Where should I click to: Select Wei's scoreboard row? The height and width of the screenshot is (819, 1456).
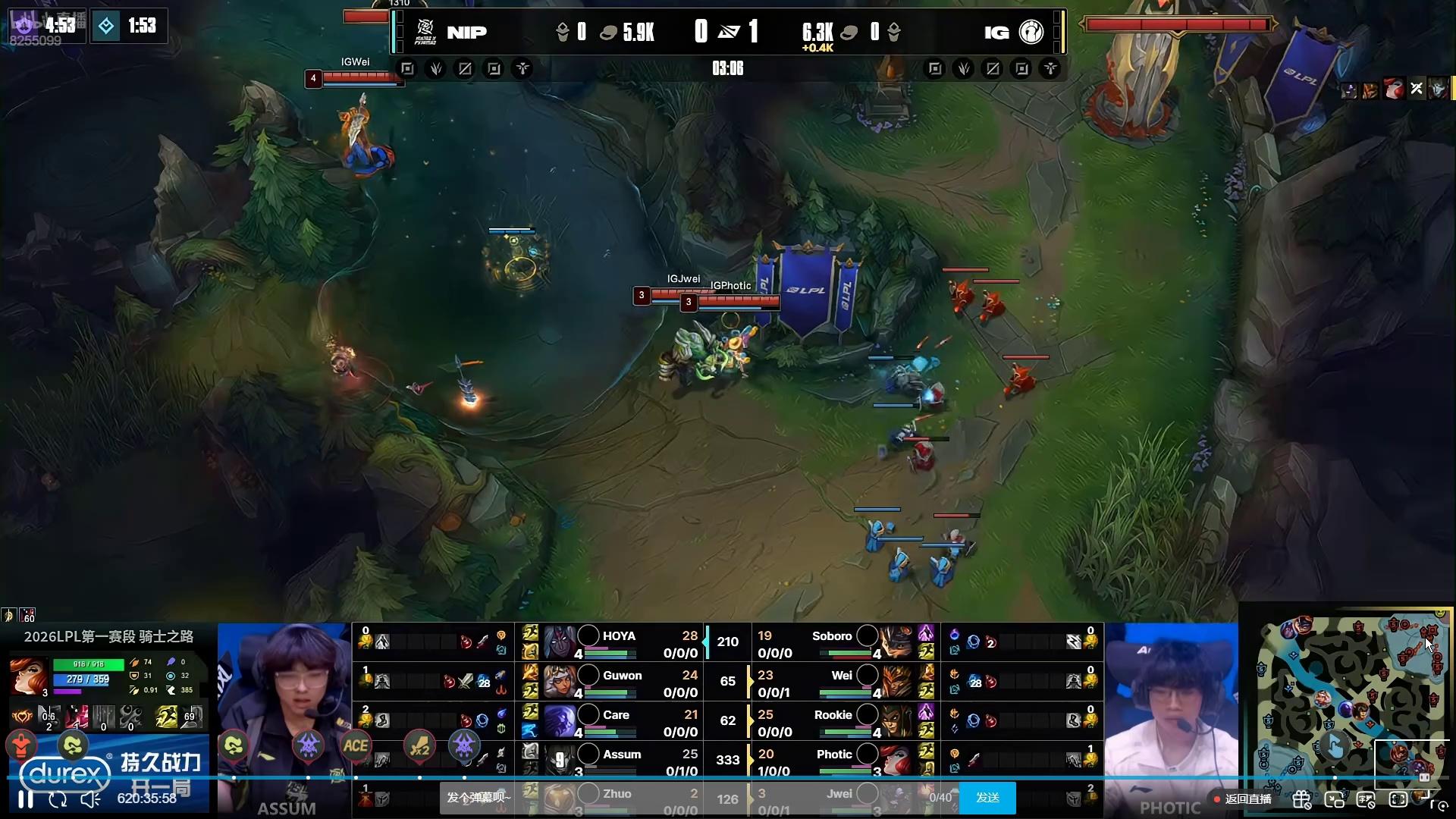click(842, 682)
